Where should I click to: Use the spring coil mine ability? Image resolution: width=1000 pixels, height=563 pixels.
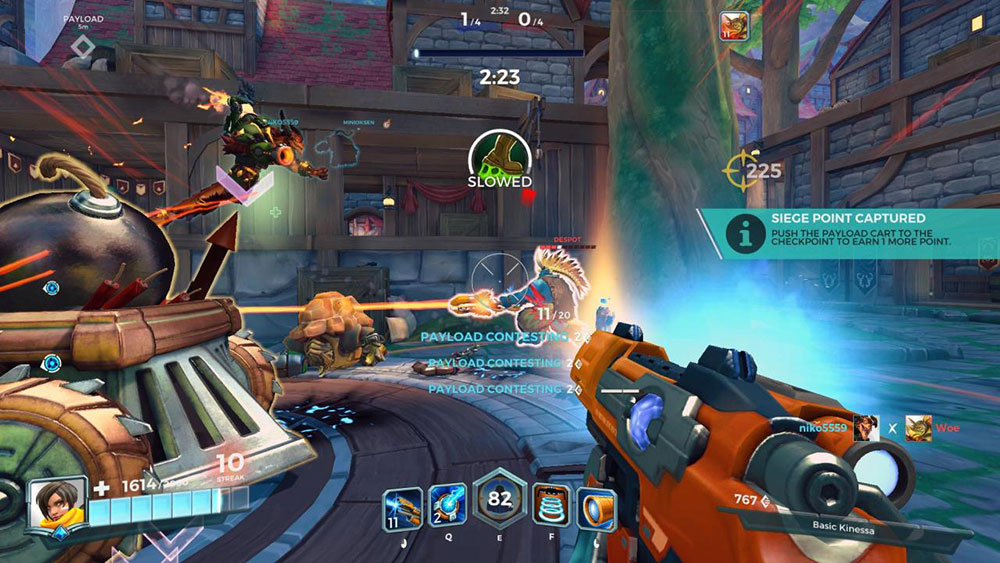tap(551, 506)
